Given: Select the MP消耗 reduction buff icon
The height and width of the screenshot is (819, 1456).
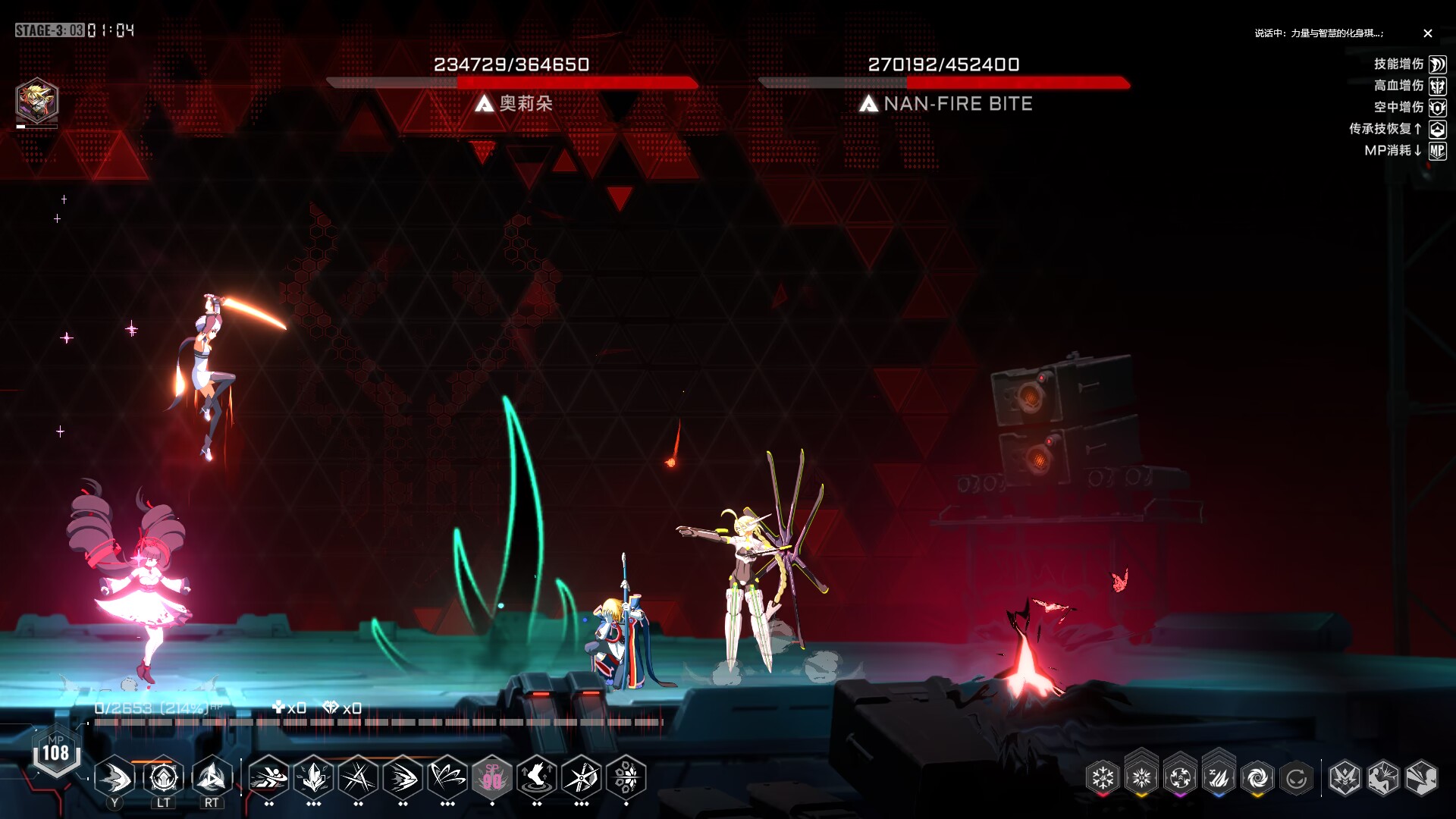Looking at the screenshot, I should point(1437,151).
